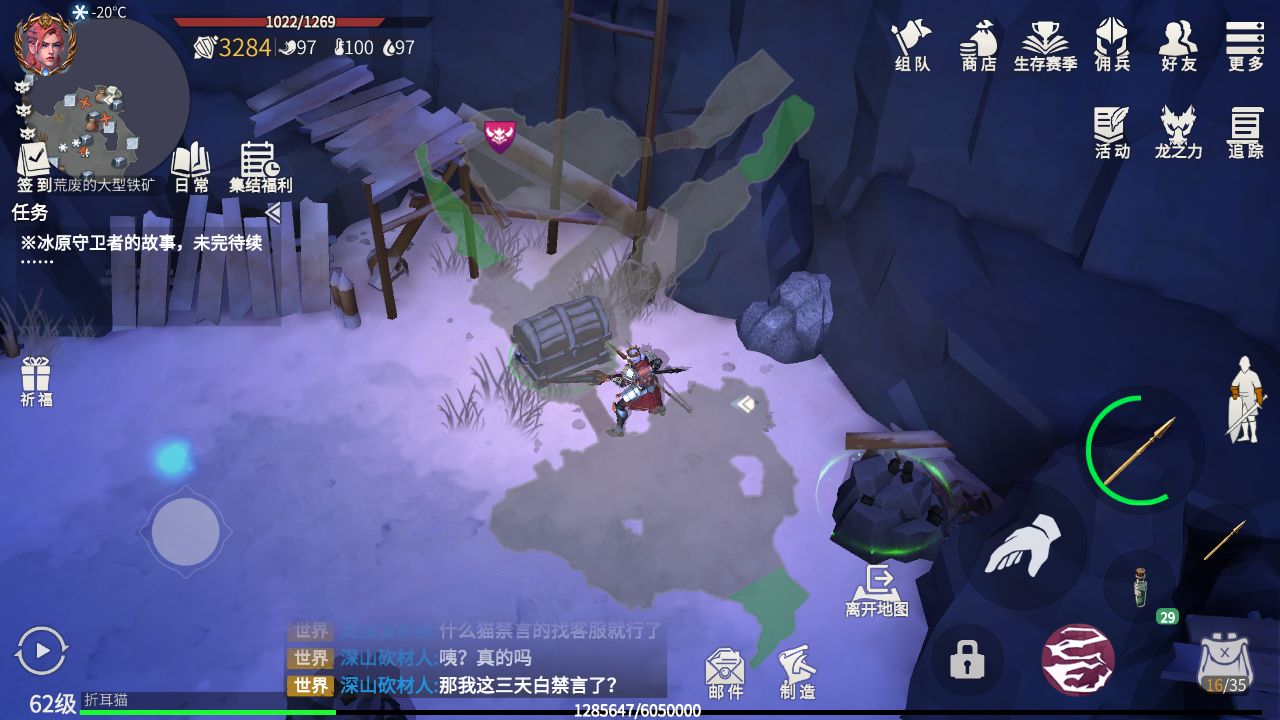Open the 商店 shop
This screenshot has height=720, width=1280.
[x=979, y=45]
